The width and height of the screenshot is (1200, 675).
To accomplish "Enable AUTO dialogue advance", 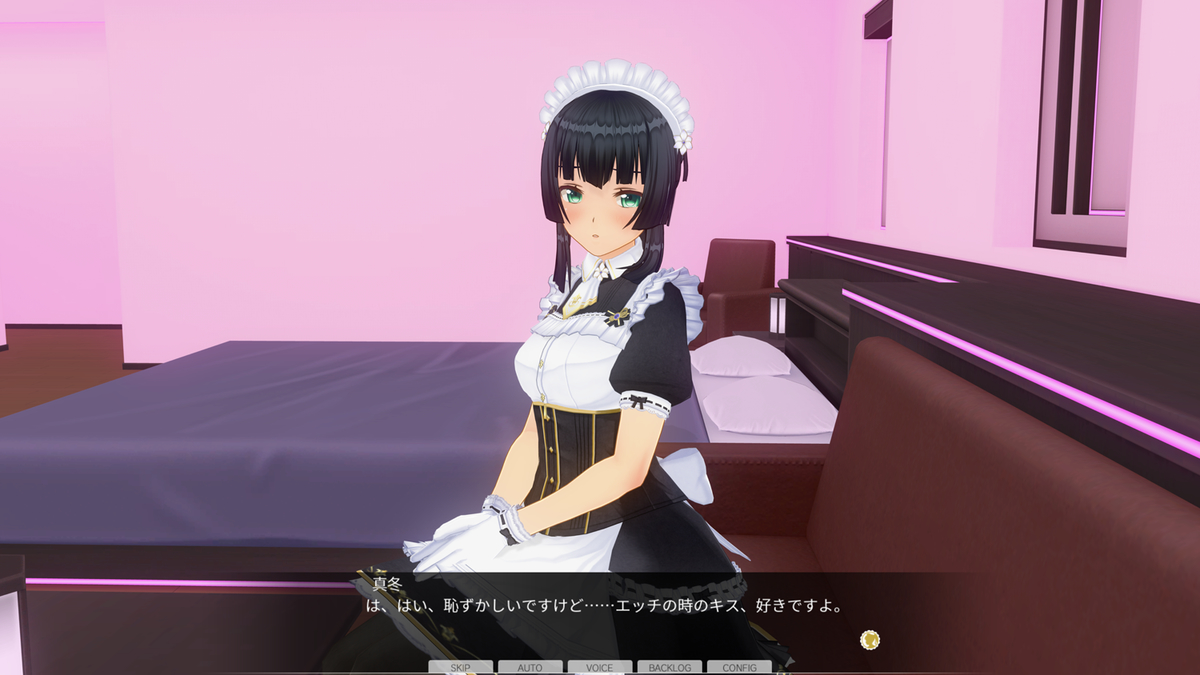I will tap(530, 667).
